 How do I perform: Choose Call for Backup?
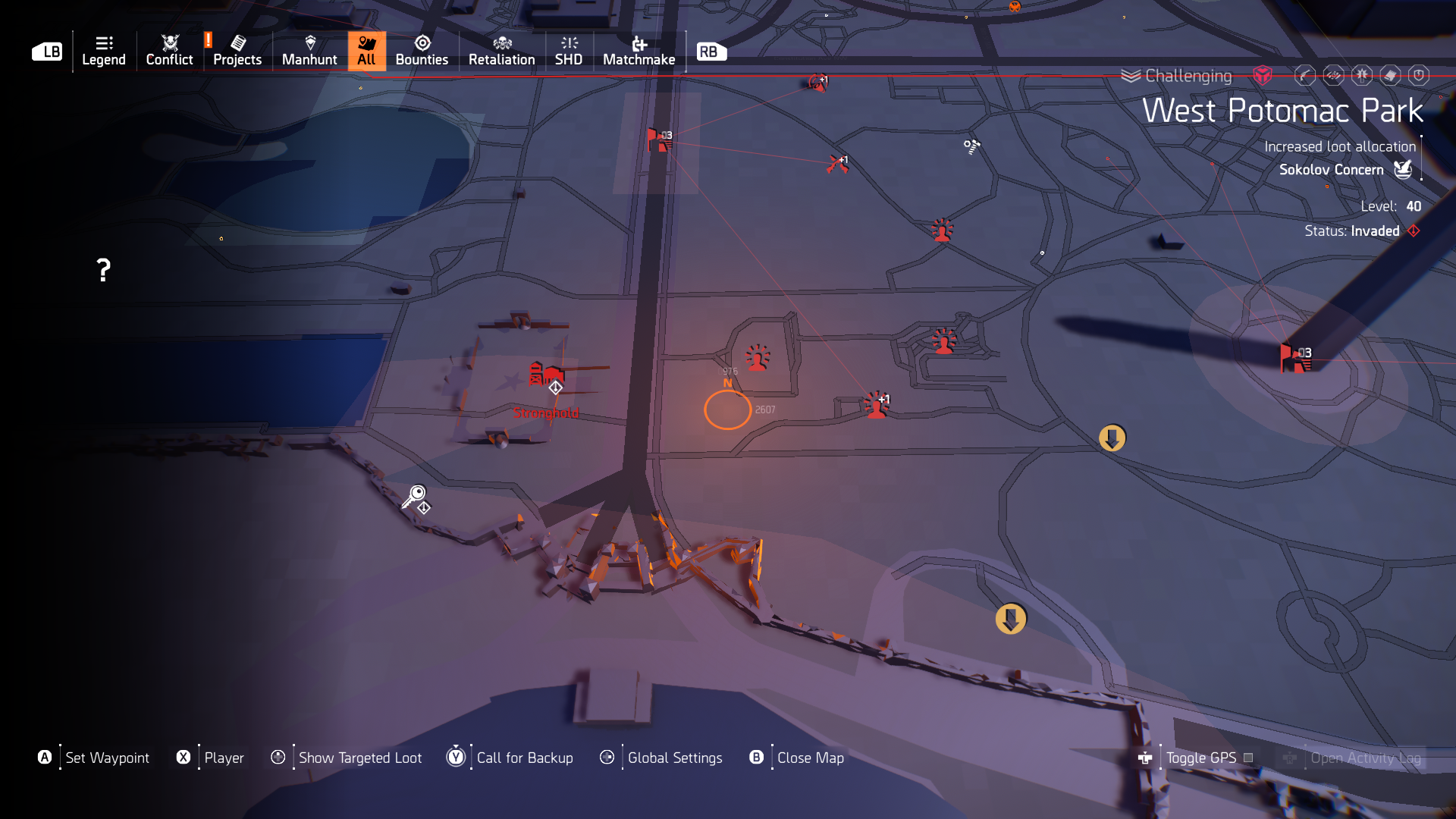point(524,758)
